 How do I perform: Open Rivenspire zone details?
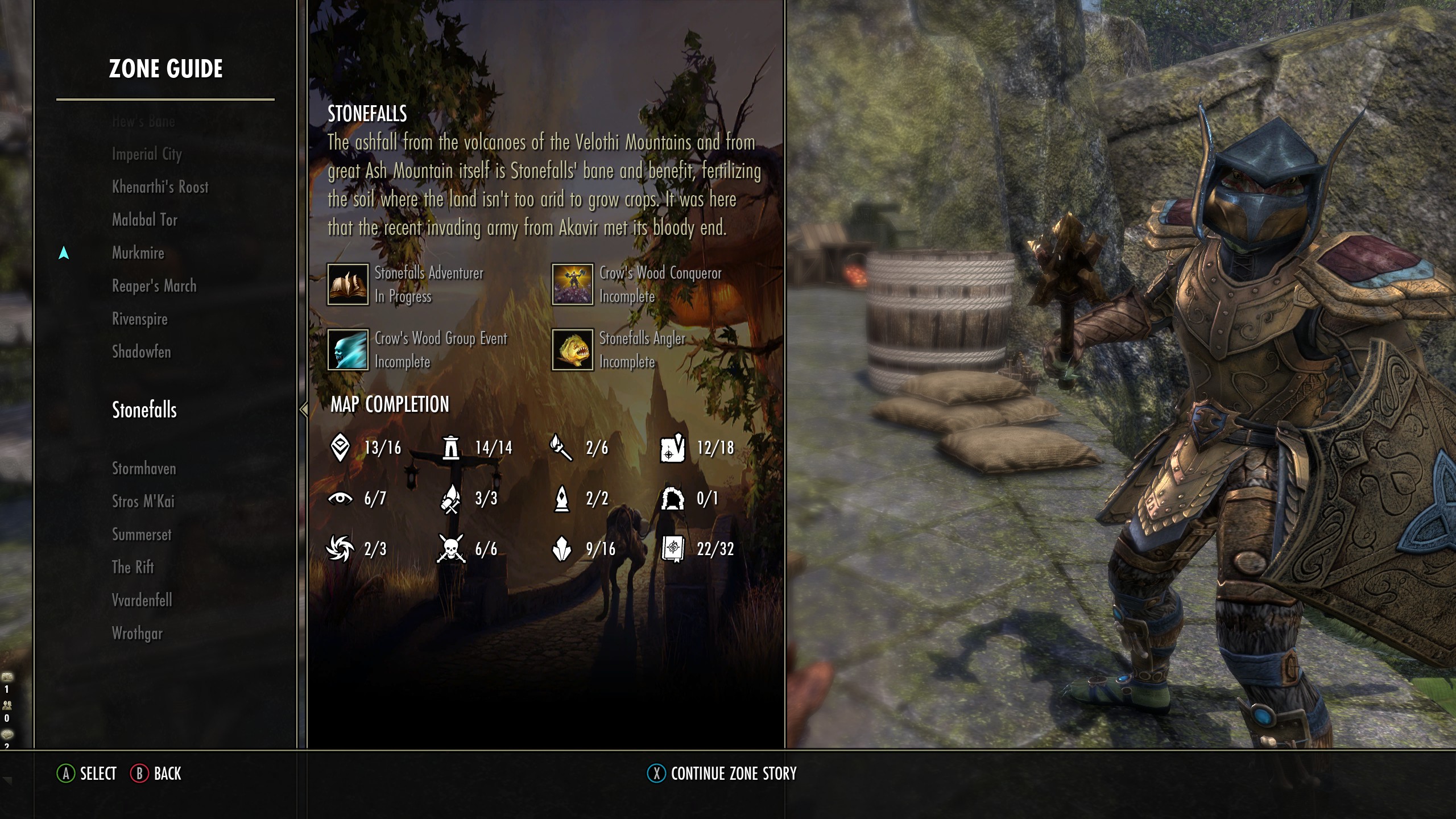pyautogui.click(x=139, y=319)
